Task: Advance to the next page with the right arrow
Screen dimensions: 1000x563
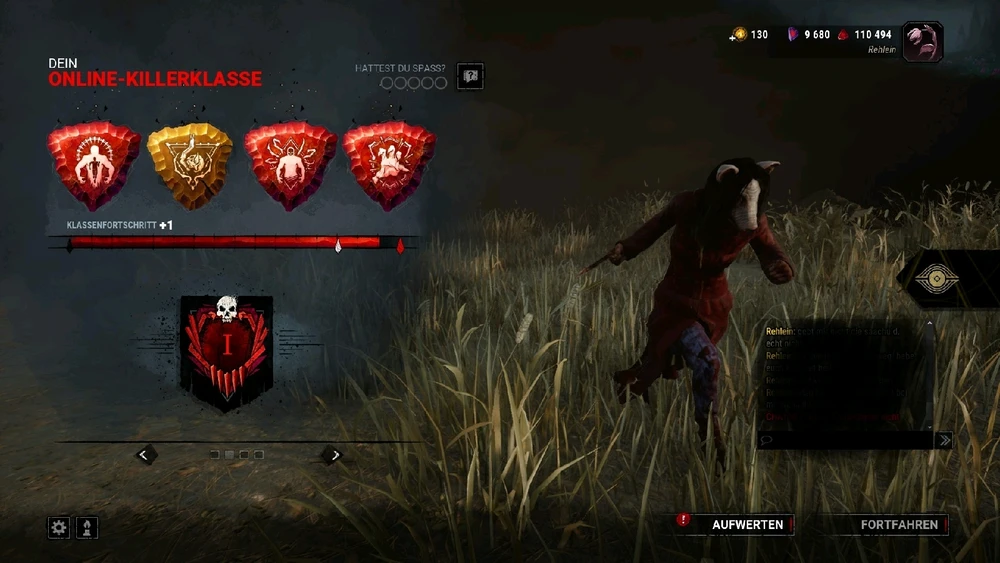Action: point(334,455)
